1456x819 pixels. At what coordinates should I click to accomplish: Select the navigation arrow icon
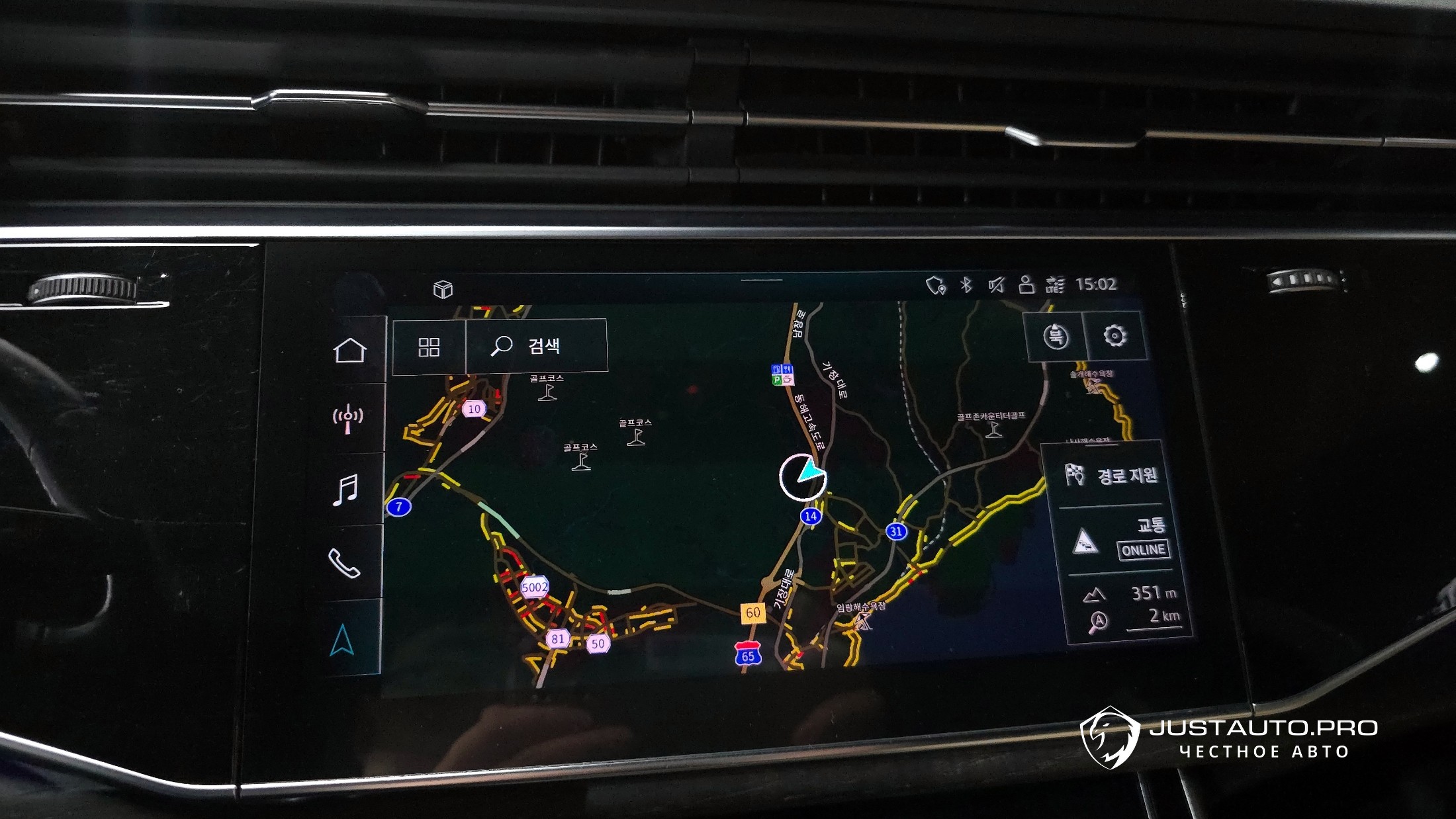[x=342, y=639]
